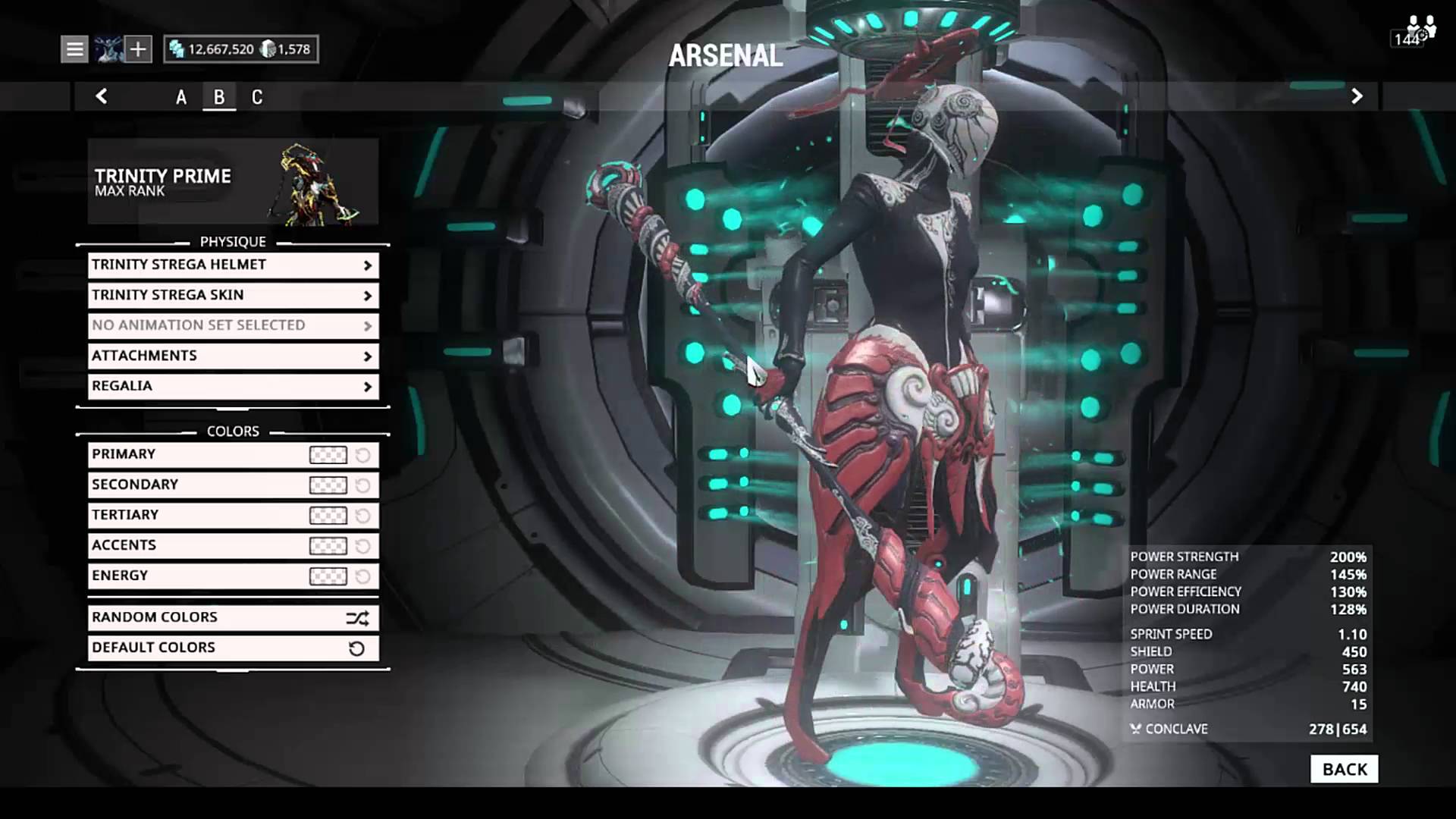Select loadout tab C
This screenshot has width=1456, height=819.
tap(257, 97)
